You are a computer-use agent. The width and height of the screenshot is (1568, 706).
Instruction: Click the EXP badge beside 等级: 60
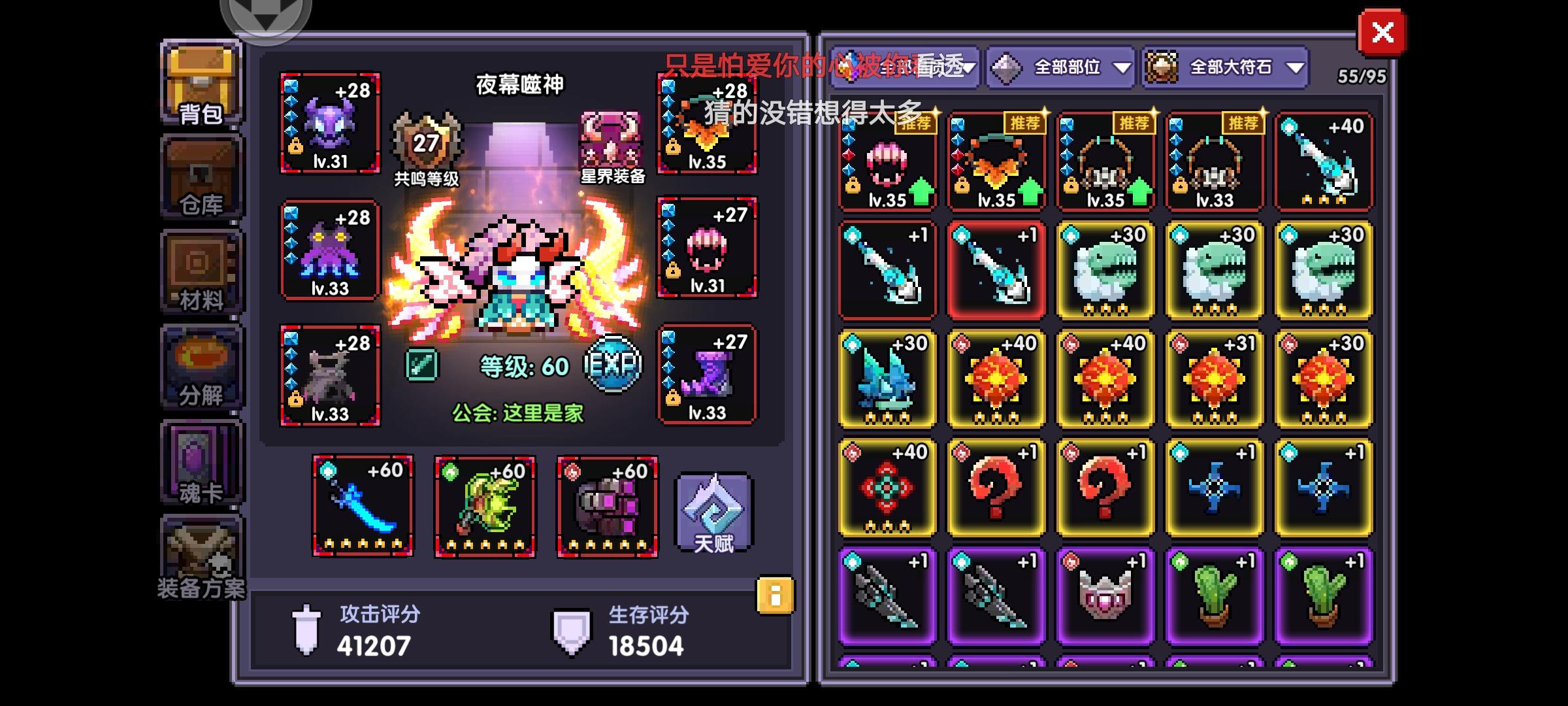tap(611, 364)
